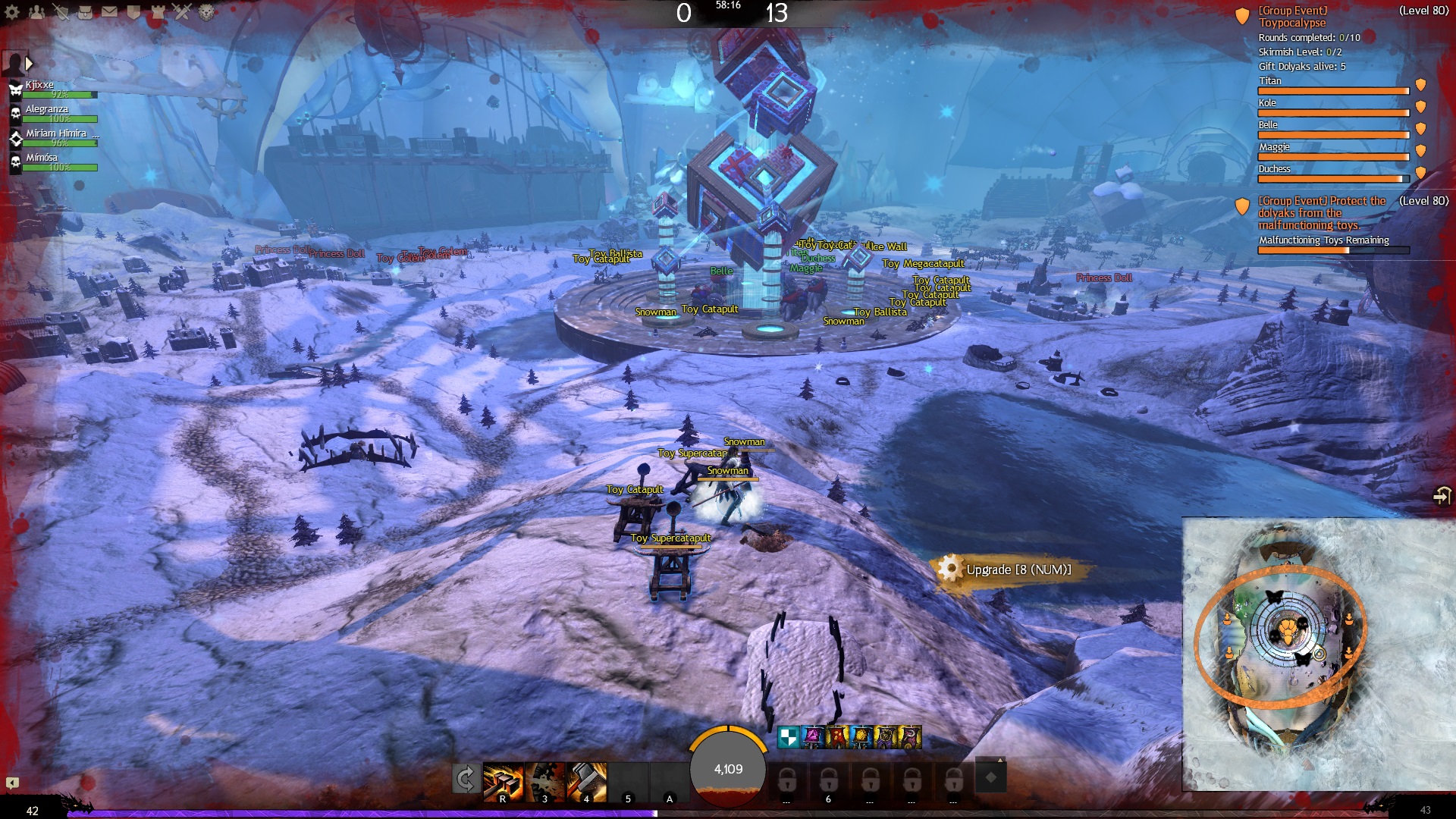
Task: Open the Black Lion trading post icon
Action: tap(206, 12)
